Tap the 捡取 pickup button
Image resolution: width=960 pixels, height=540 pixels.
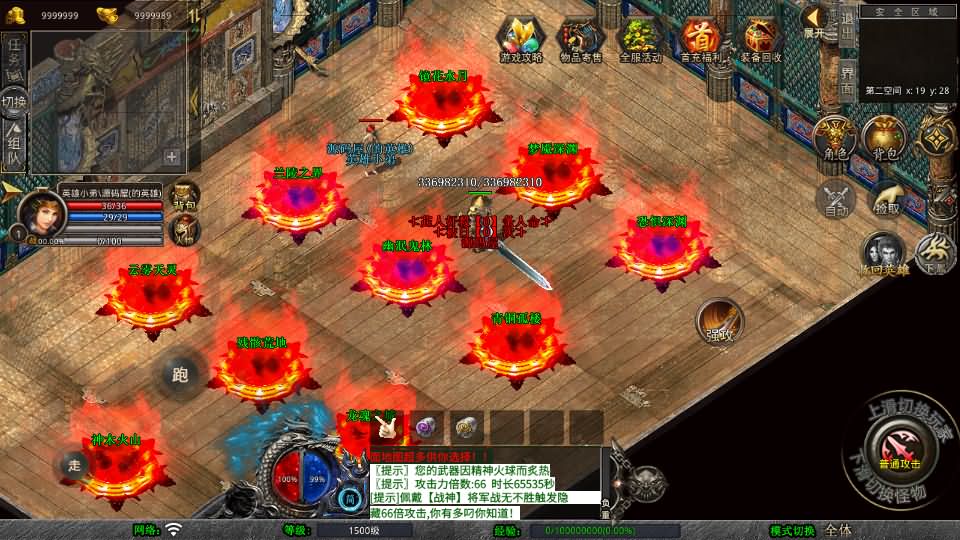pyautogui.click(x=886, y=198)
